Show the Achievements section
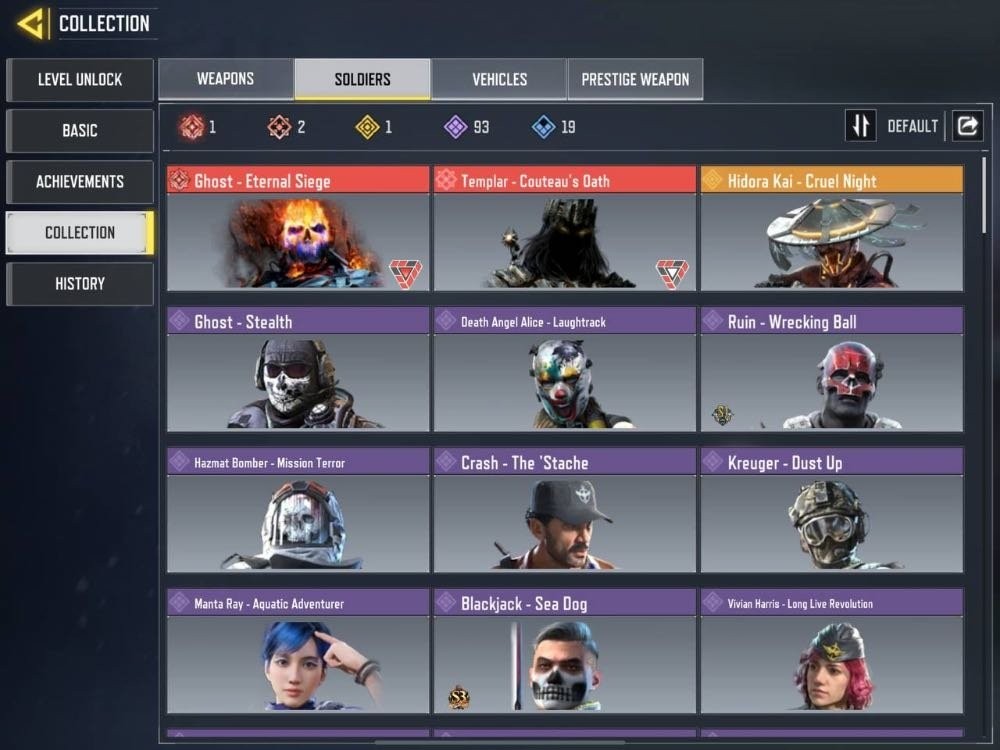Image resolution: width=1000 pixels, height=750 pixels. click(80, 181)
